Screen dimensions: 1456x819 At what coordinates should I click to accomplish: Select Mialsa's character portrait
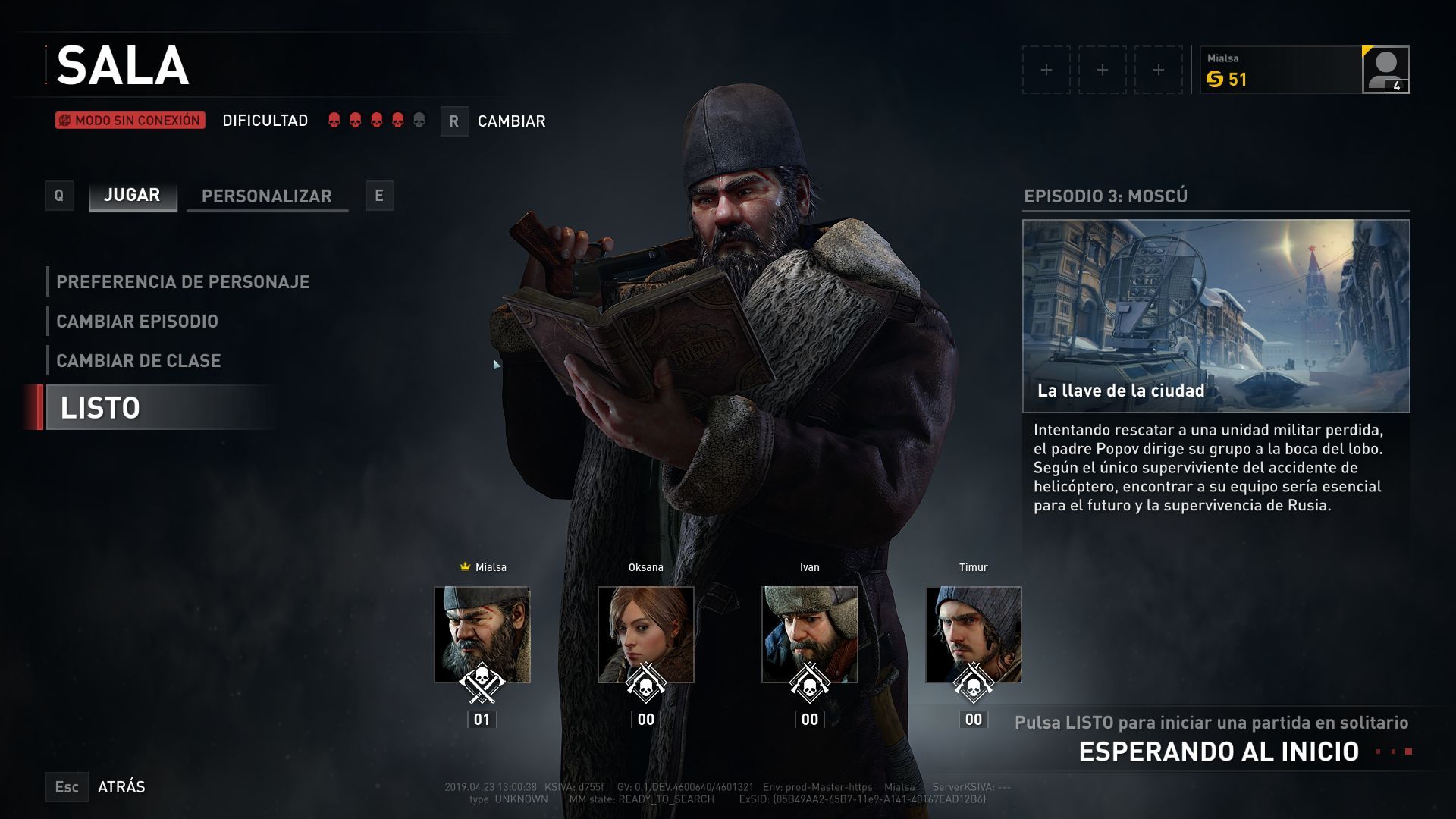click(482, 634)
